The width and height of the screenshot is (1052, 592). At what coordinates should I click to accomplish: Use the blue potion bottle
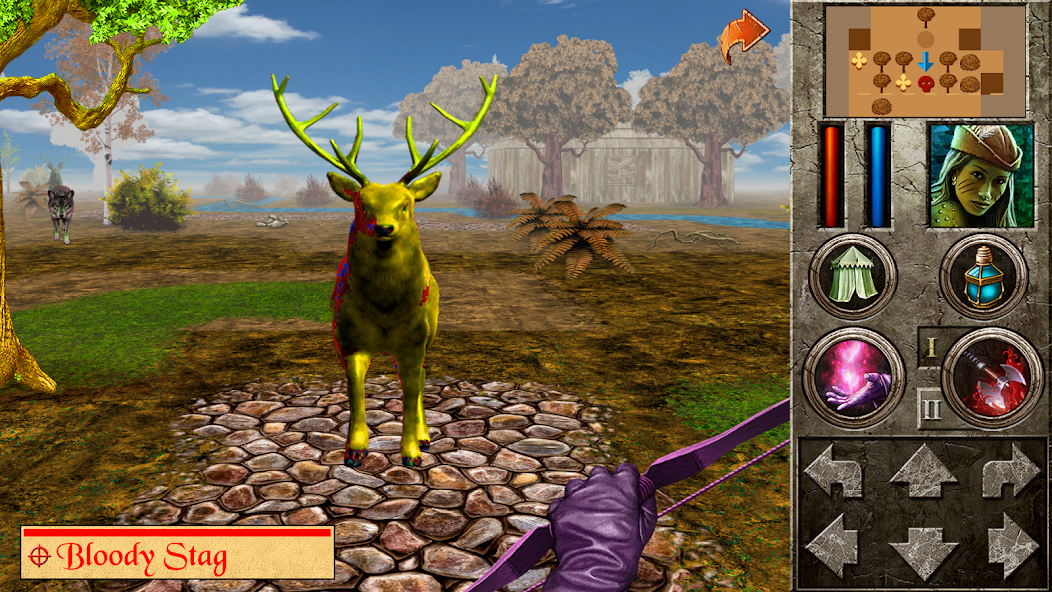983,276
